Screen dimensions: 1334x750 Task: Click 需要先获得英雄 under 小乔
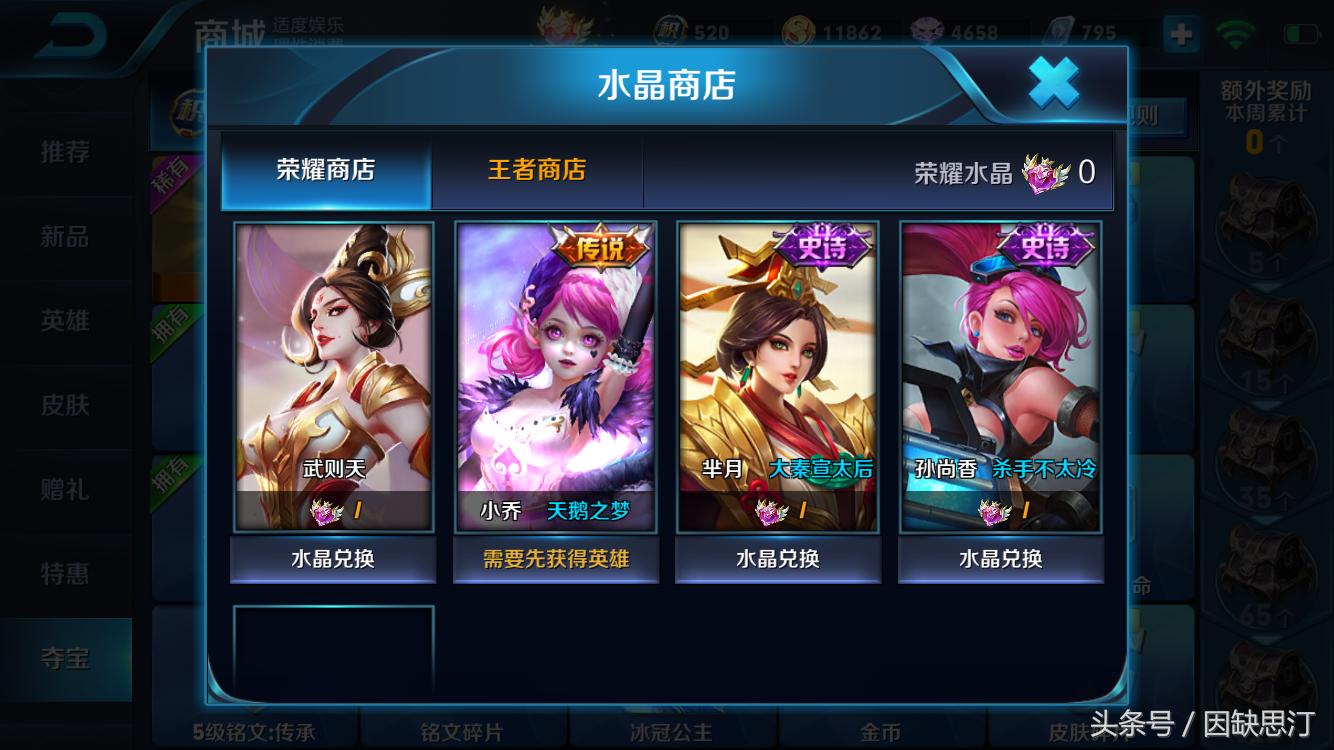coord(556,560)
